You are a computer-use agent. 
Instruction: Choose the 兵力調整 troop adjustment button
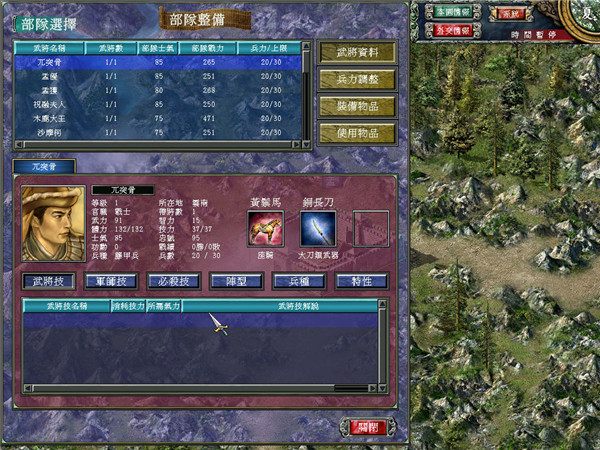[x=356, y=79]
